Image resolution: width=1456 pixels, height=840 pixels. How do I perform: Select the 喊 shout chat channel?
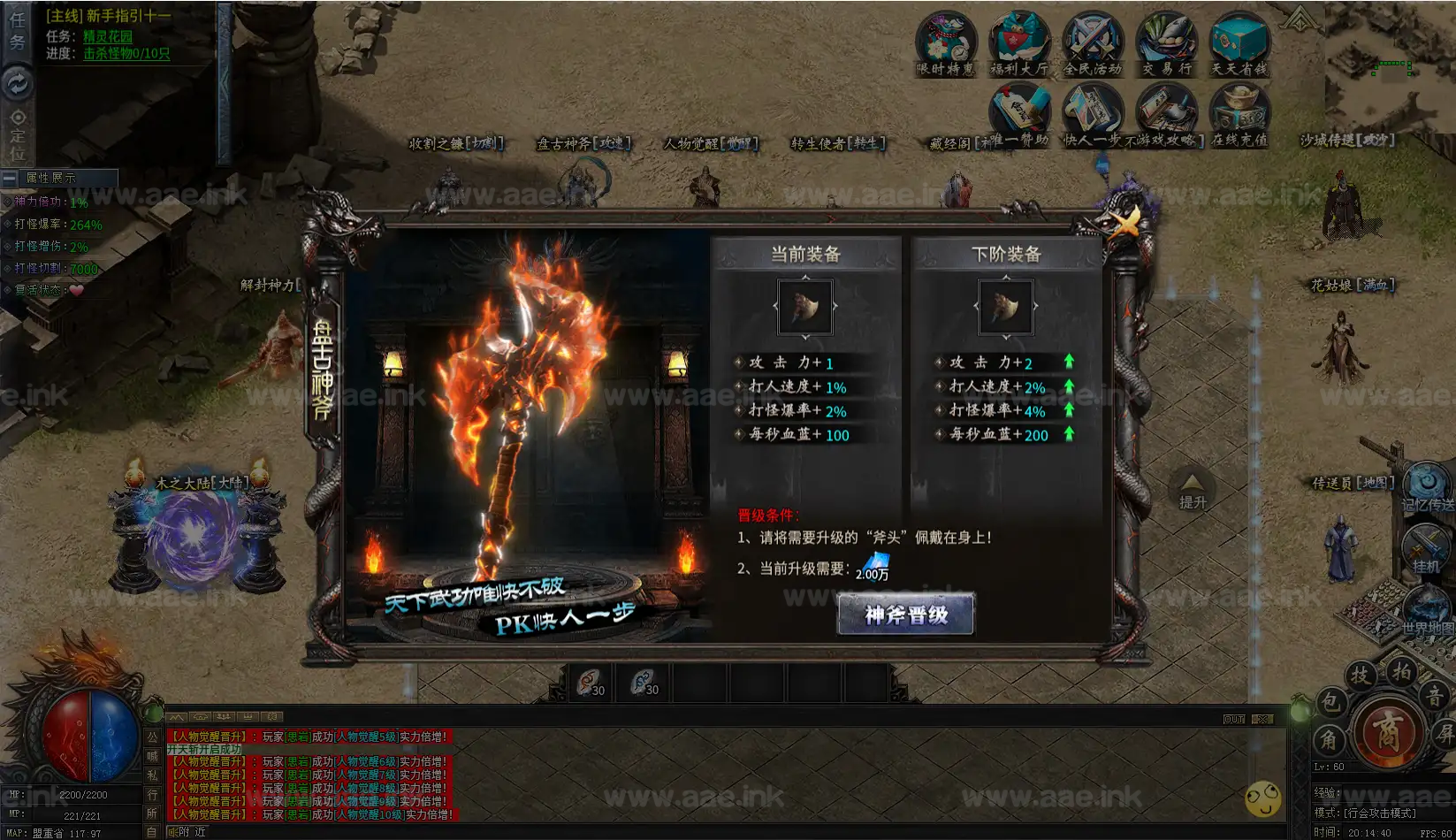coord(152,755)
